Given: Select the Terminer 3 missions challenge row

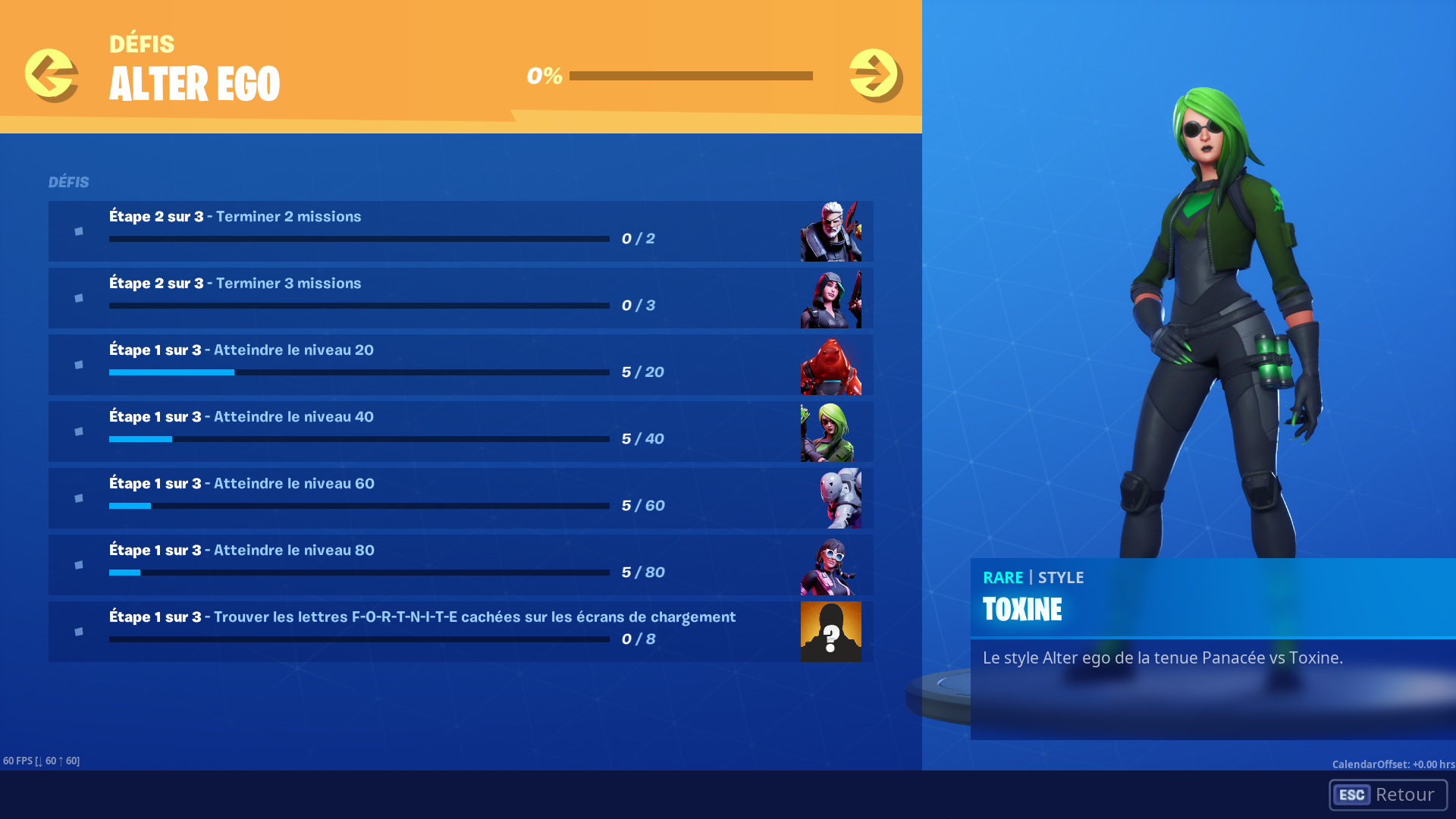Looking at the screenshot, I should (379, 298).
